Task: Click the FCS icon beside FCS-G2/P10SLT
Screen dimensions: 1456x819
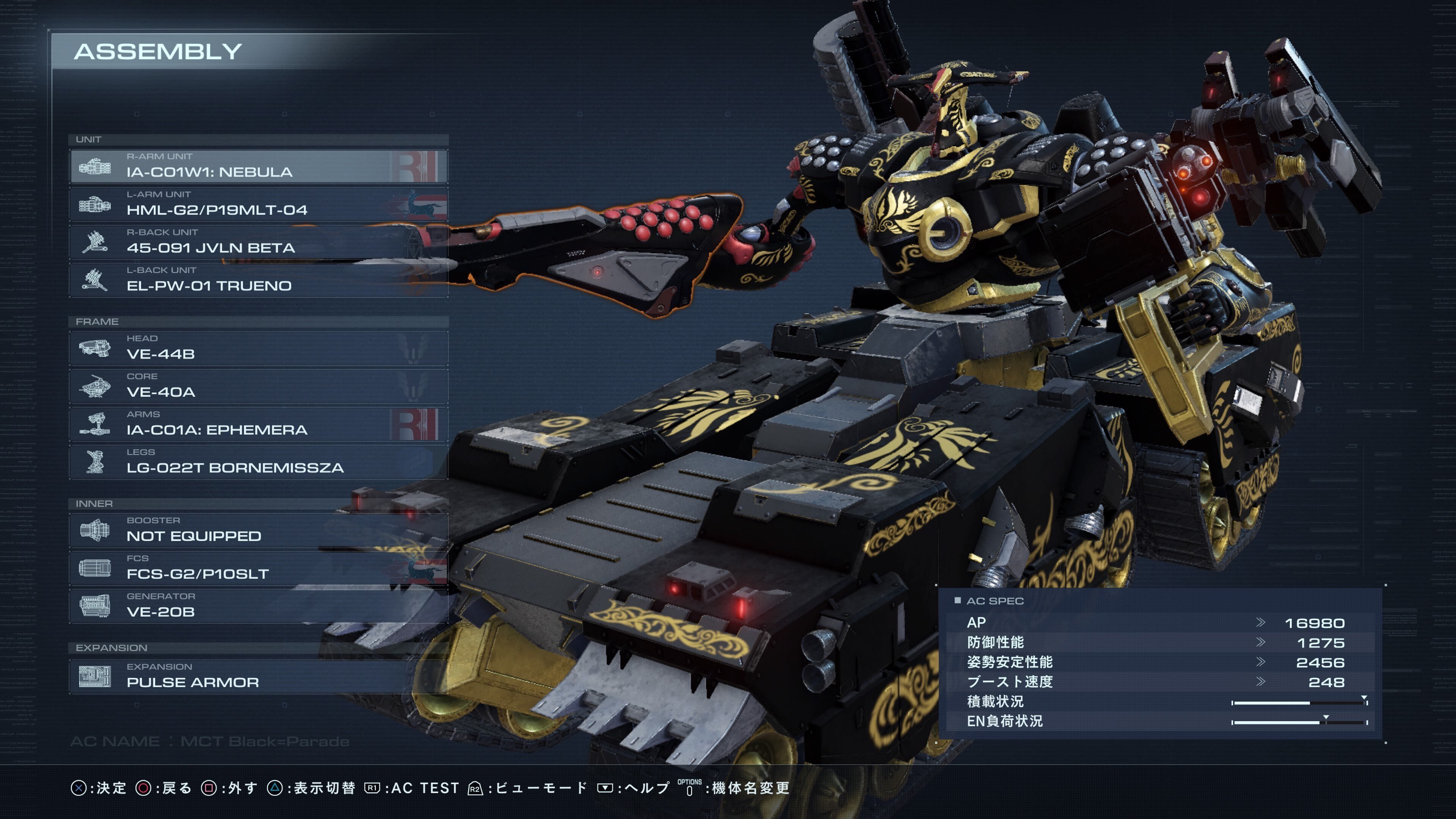Action: [x=95, y=568]
